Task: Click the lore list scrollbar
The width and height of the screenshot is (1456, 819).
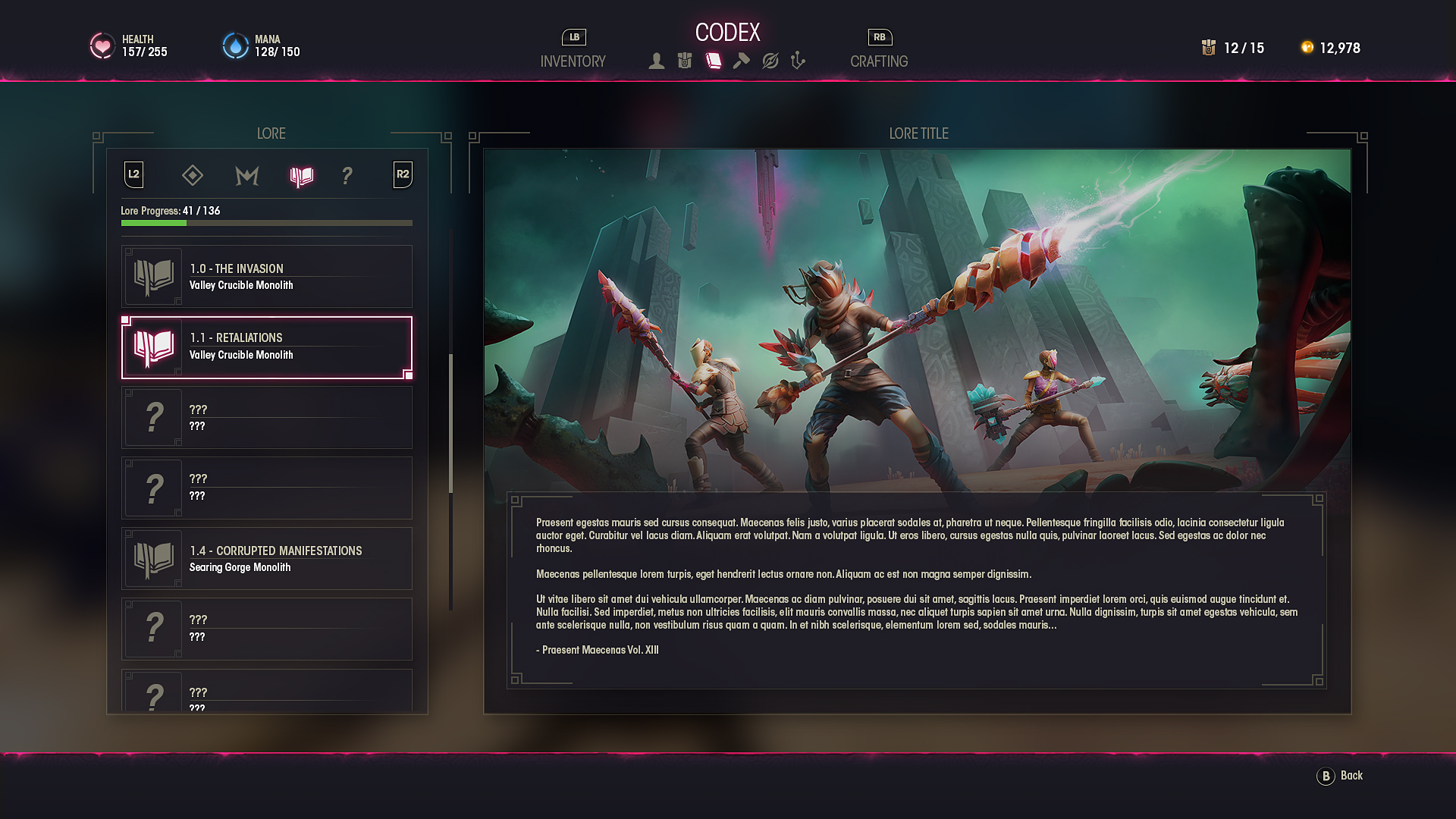Action: [451, 423]
